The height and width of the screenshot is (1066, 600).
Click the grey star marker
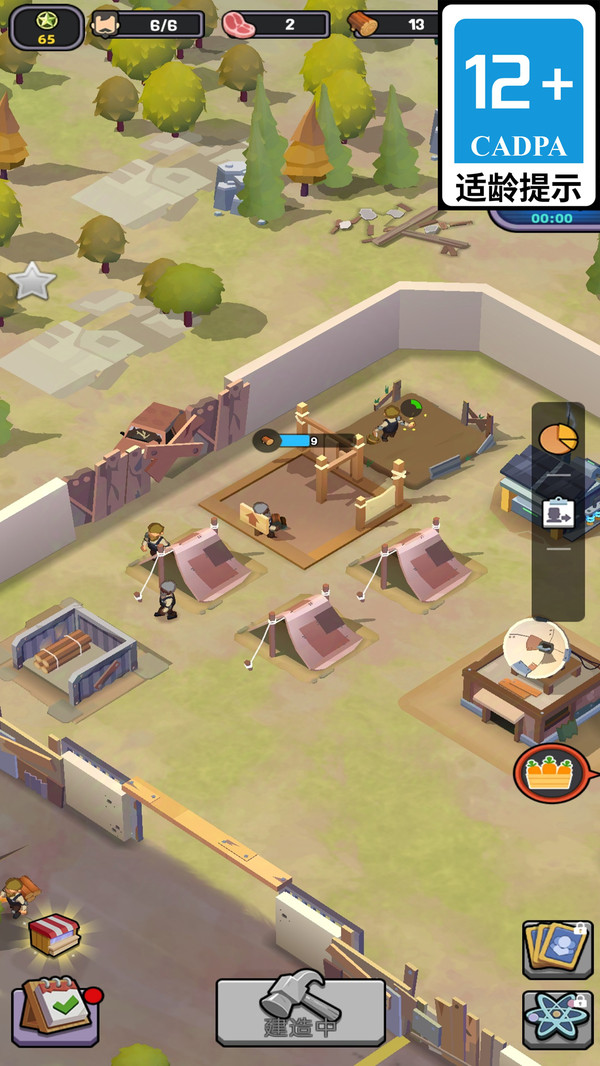click(x=32, y=281)
